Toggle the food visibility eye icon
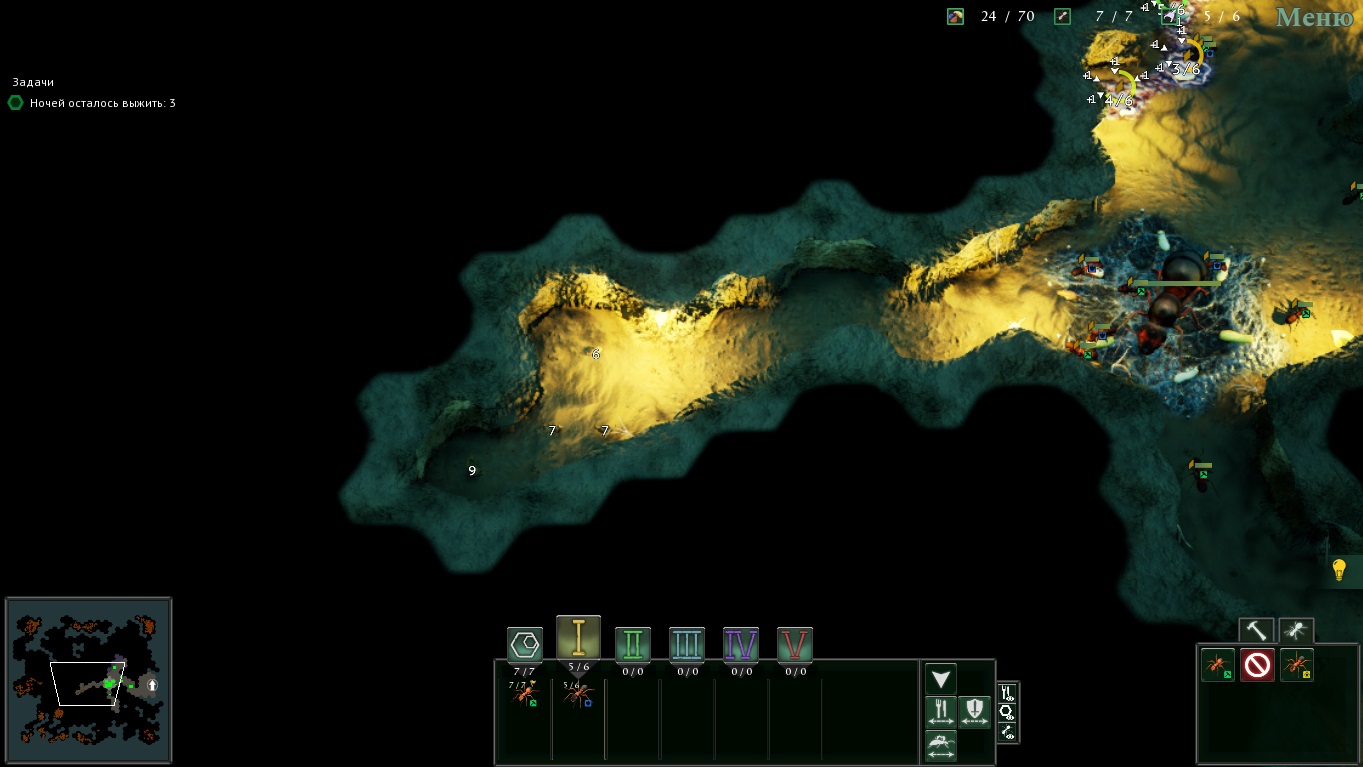Viewport: 1363px width, 767px height. (1007, 693)
